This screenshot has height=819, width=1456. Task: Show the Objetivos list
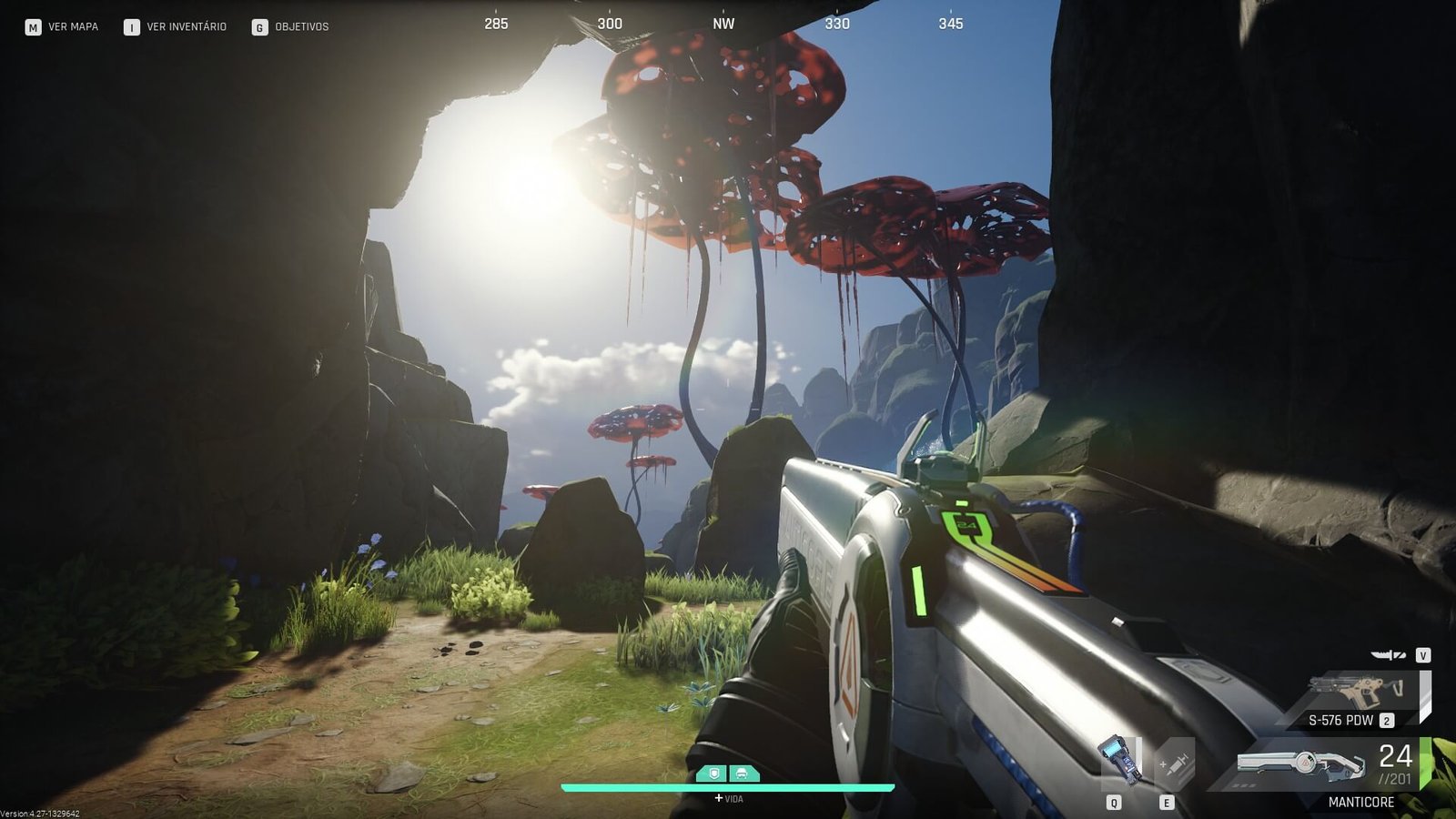290,27
